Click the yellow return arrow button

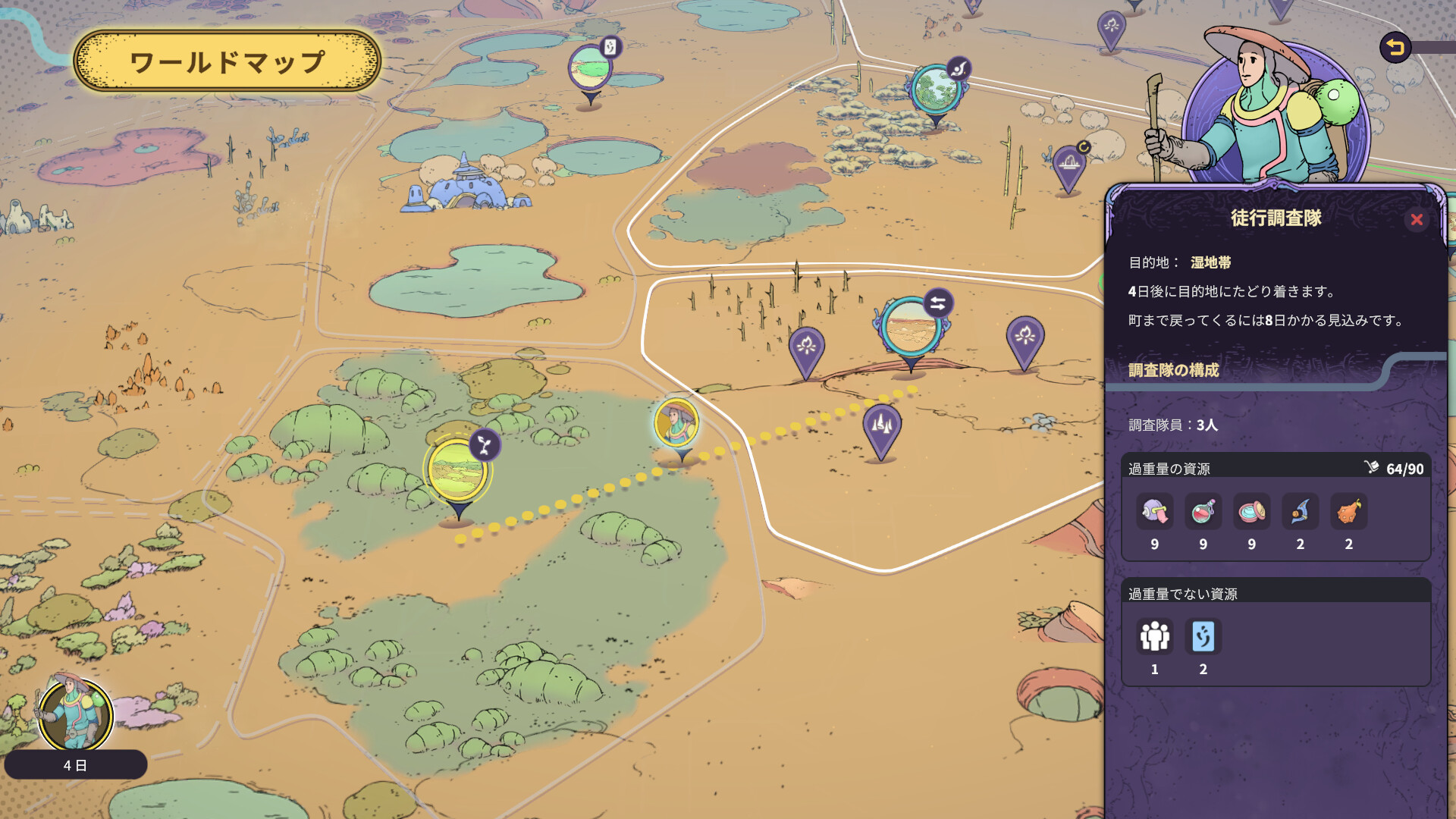point(1395,48)
